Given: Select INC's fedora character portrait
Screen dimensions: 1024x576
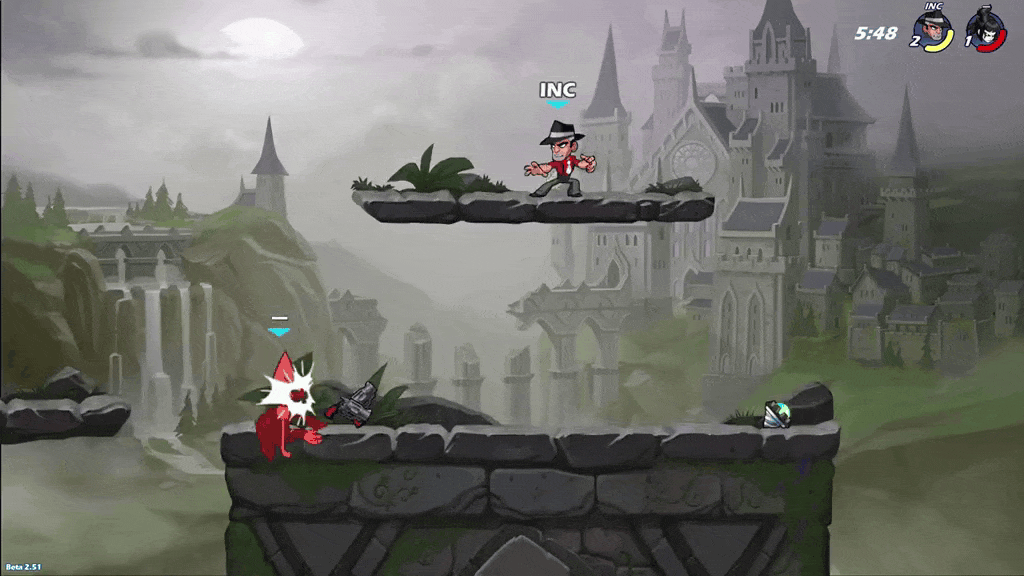Looking at the screenshot, I should [935, 30].
